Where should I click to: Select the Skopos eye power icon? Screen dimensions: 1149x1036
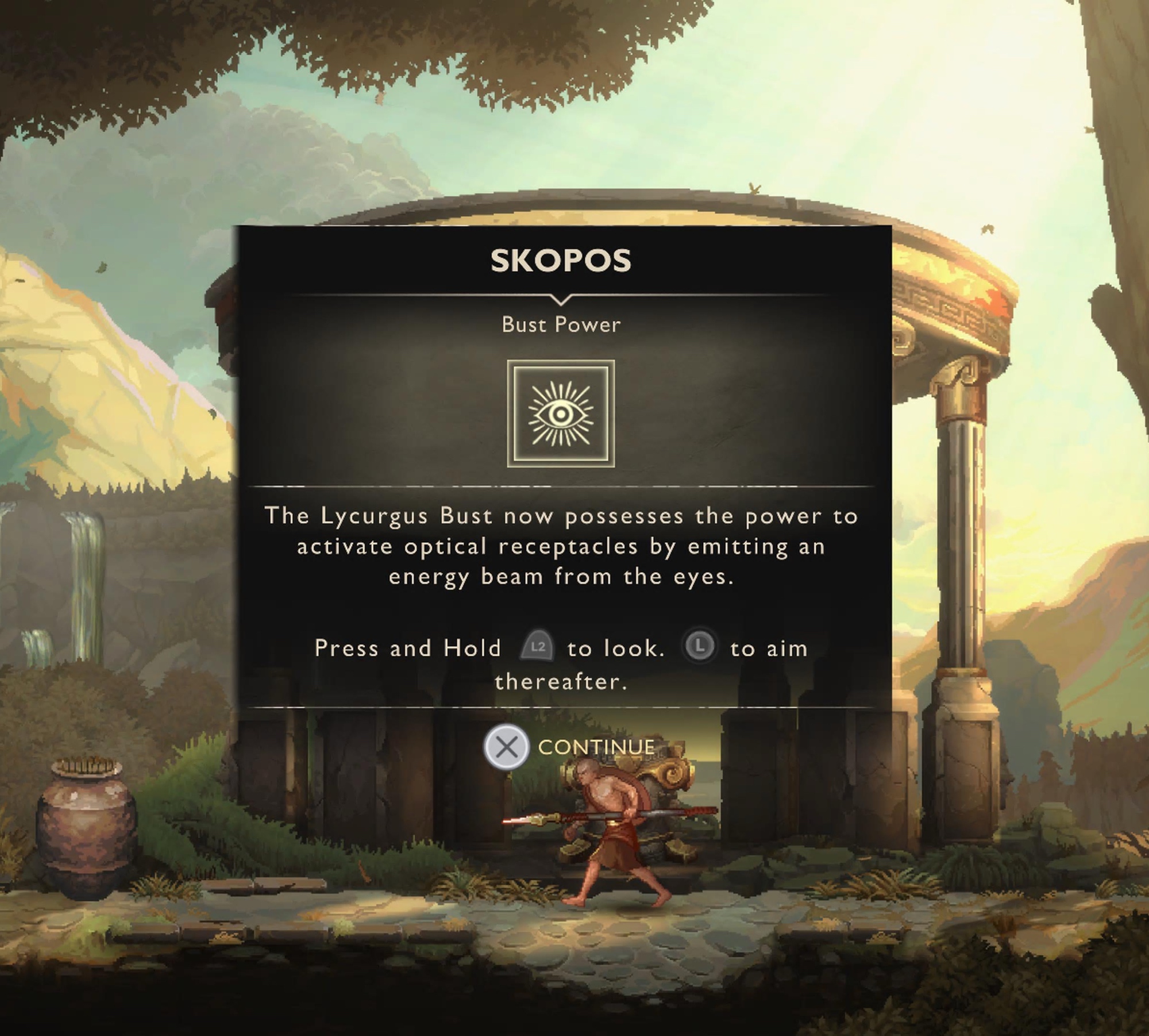tap(561, 413)
